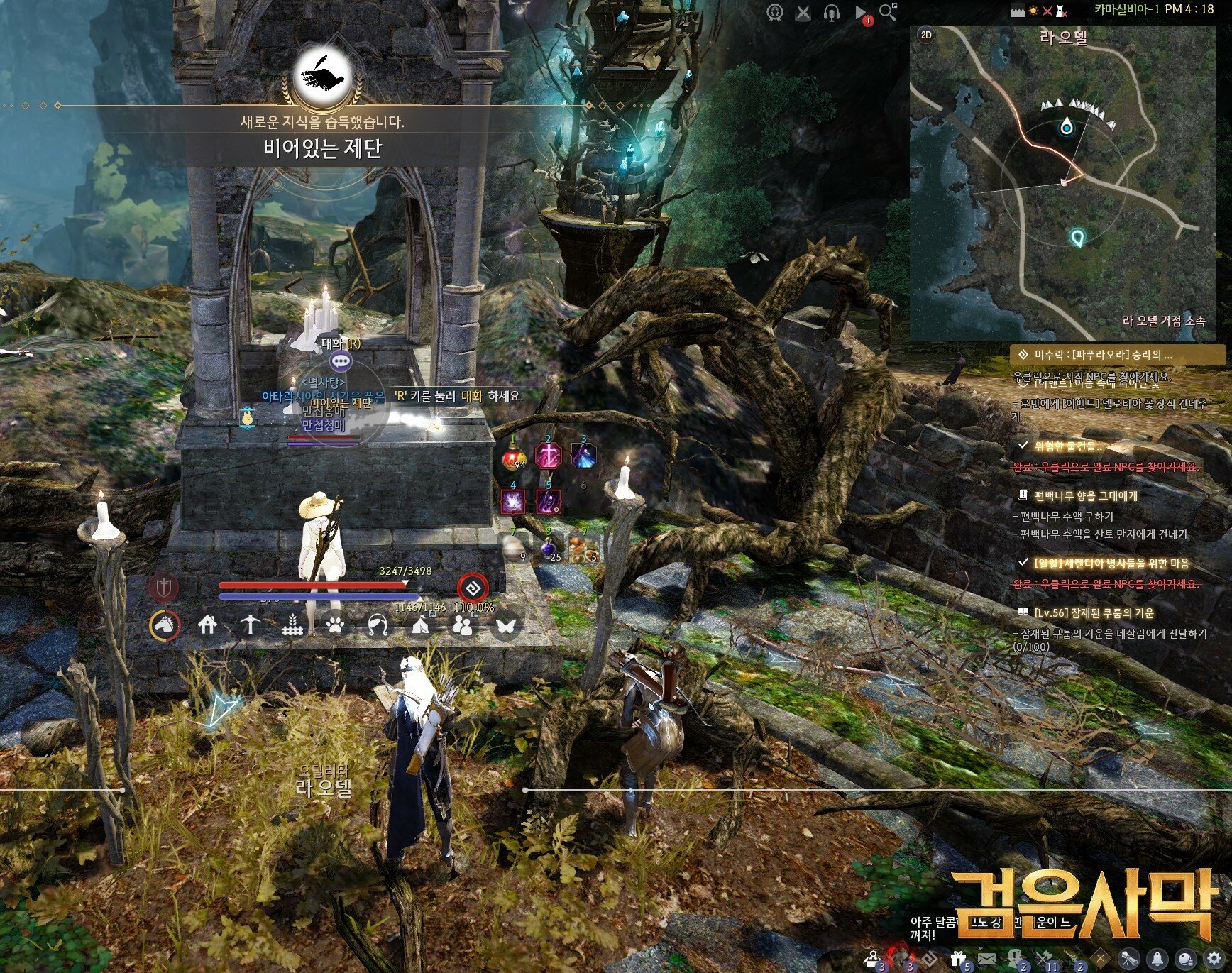This screenshot has height=973, width=1232.
Task: Toggle the minimap 2D view button
Action: click(x=926, y=35)
